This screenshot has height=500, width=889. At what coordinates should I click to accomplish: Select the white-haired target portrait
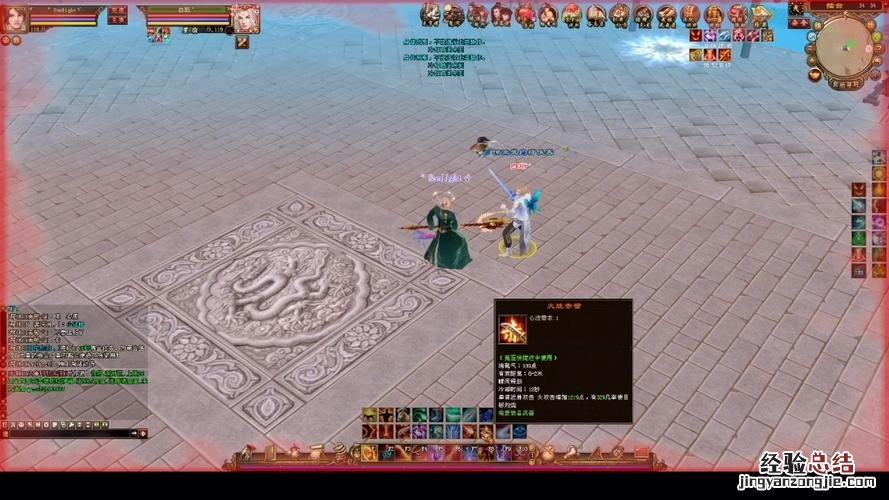(245, 17)
